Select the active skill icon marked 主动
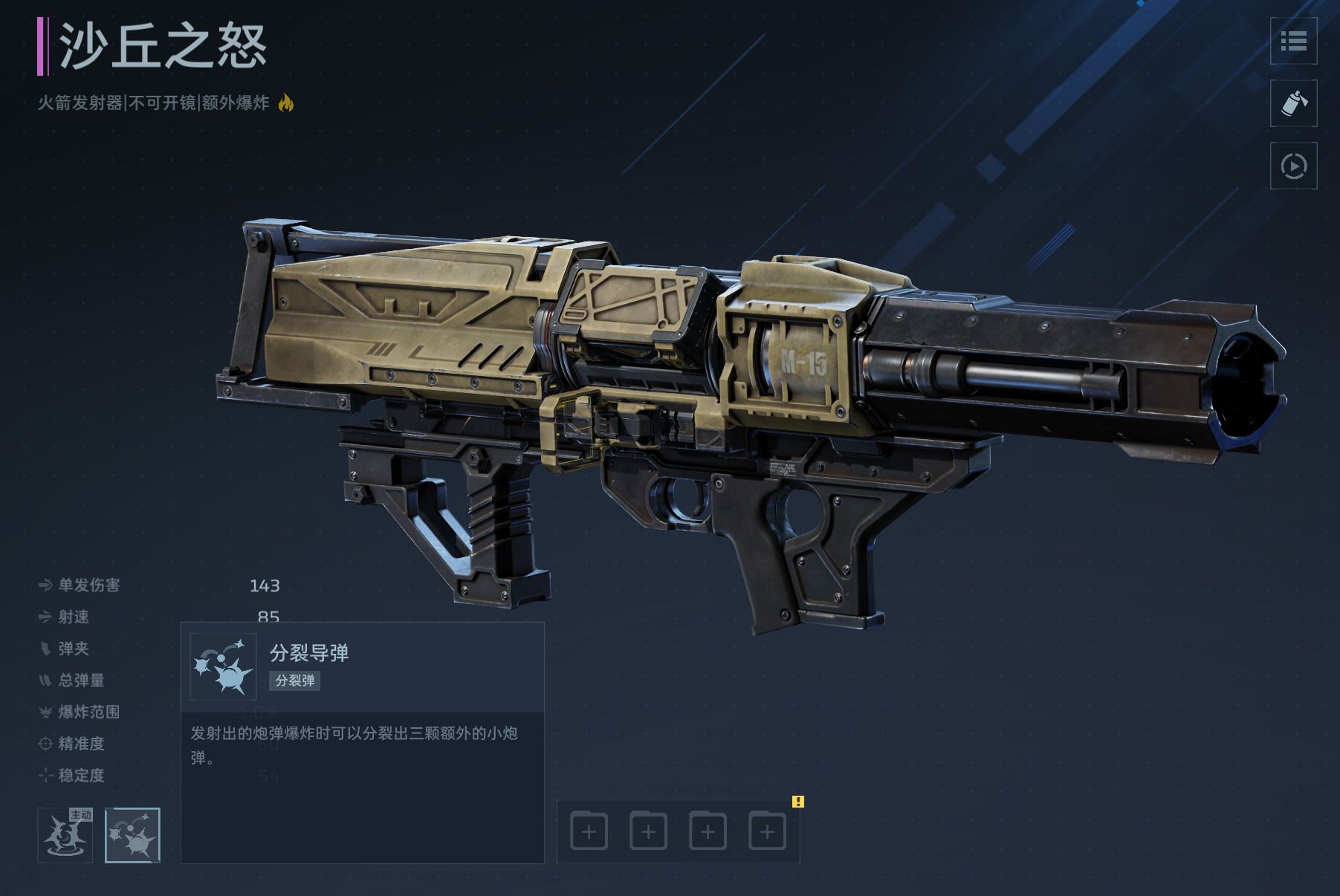 click(65, 835)
